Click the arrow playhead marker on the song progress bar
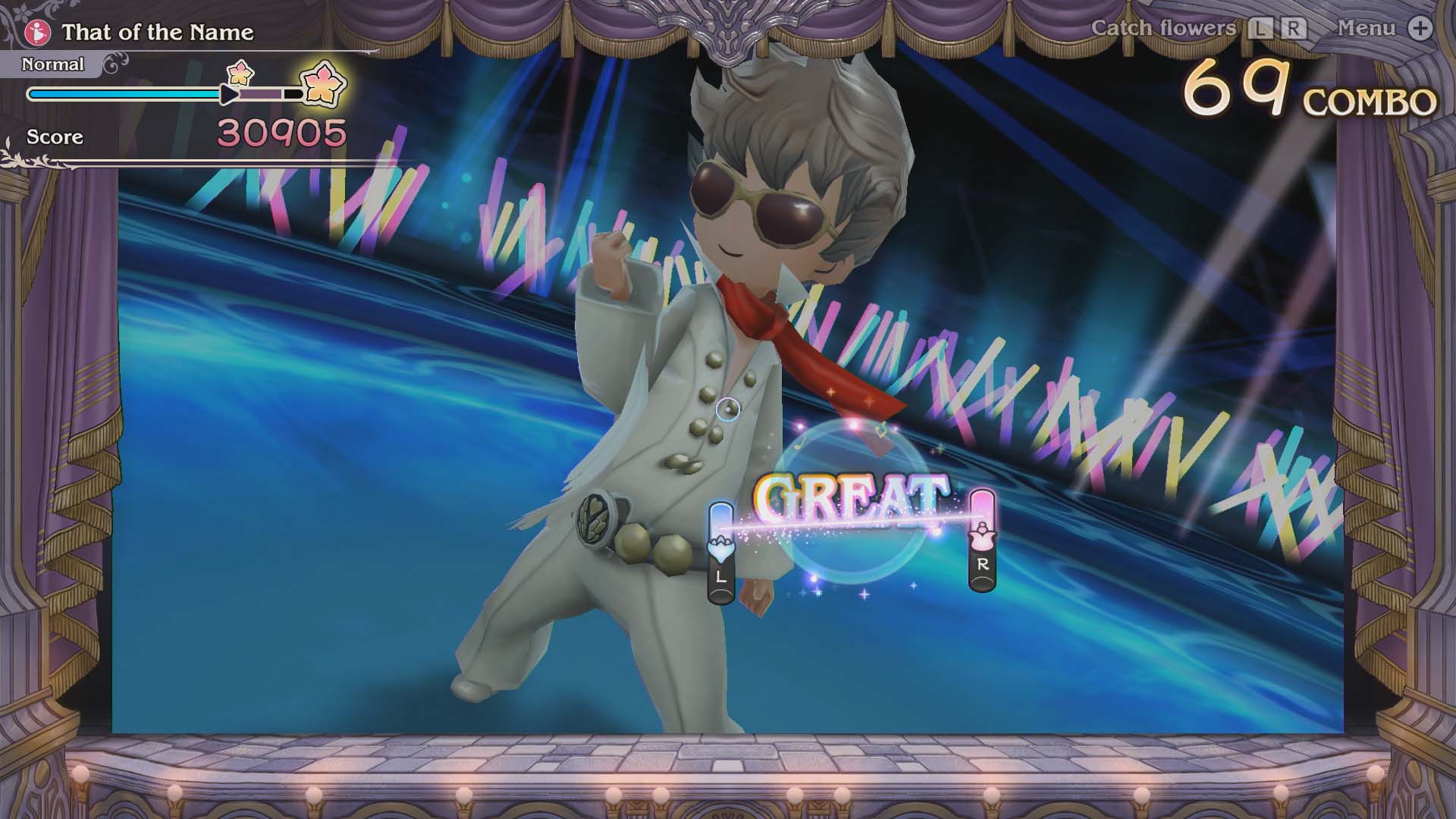The image size is (1456, 819). pos(230,93)
